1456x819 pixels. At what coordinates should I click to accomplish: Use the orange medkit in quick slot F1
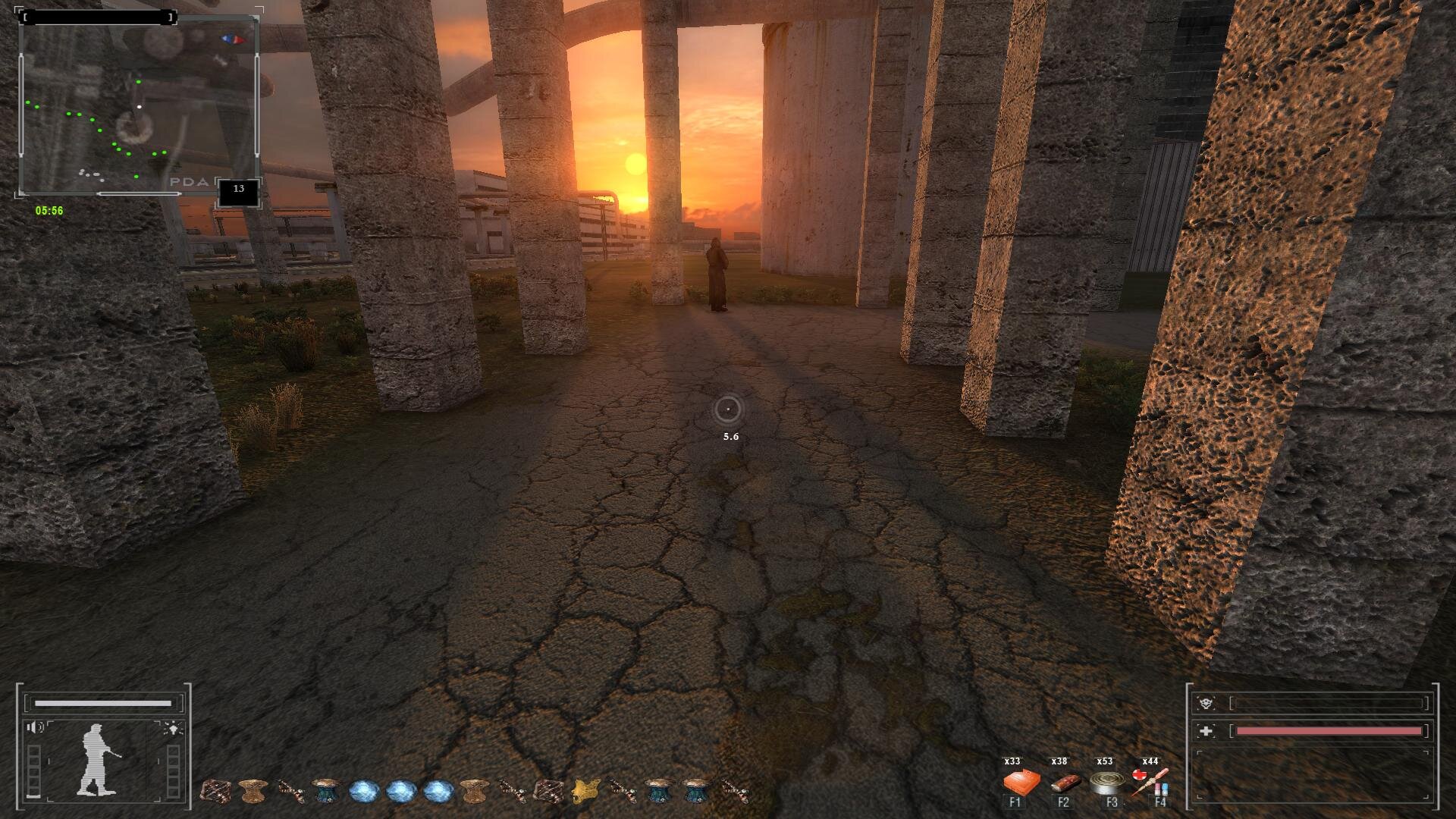click(1021, 783)
